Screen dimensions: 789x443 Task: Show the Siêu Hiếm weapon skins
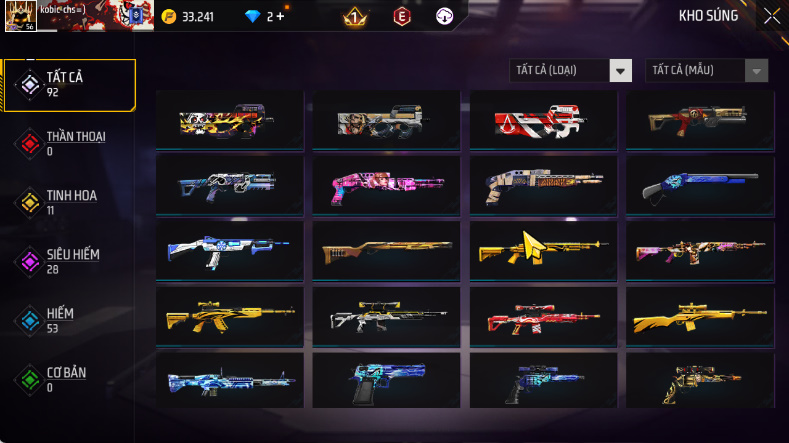[x=69, y=261]
